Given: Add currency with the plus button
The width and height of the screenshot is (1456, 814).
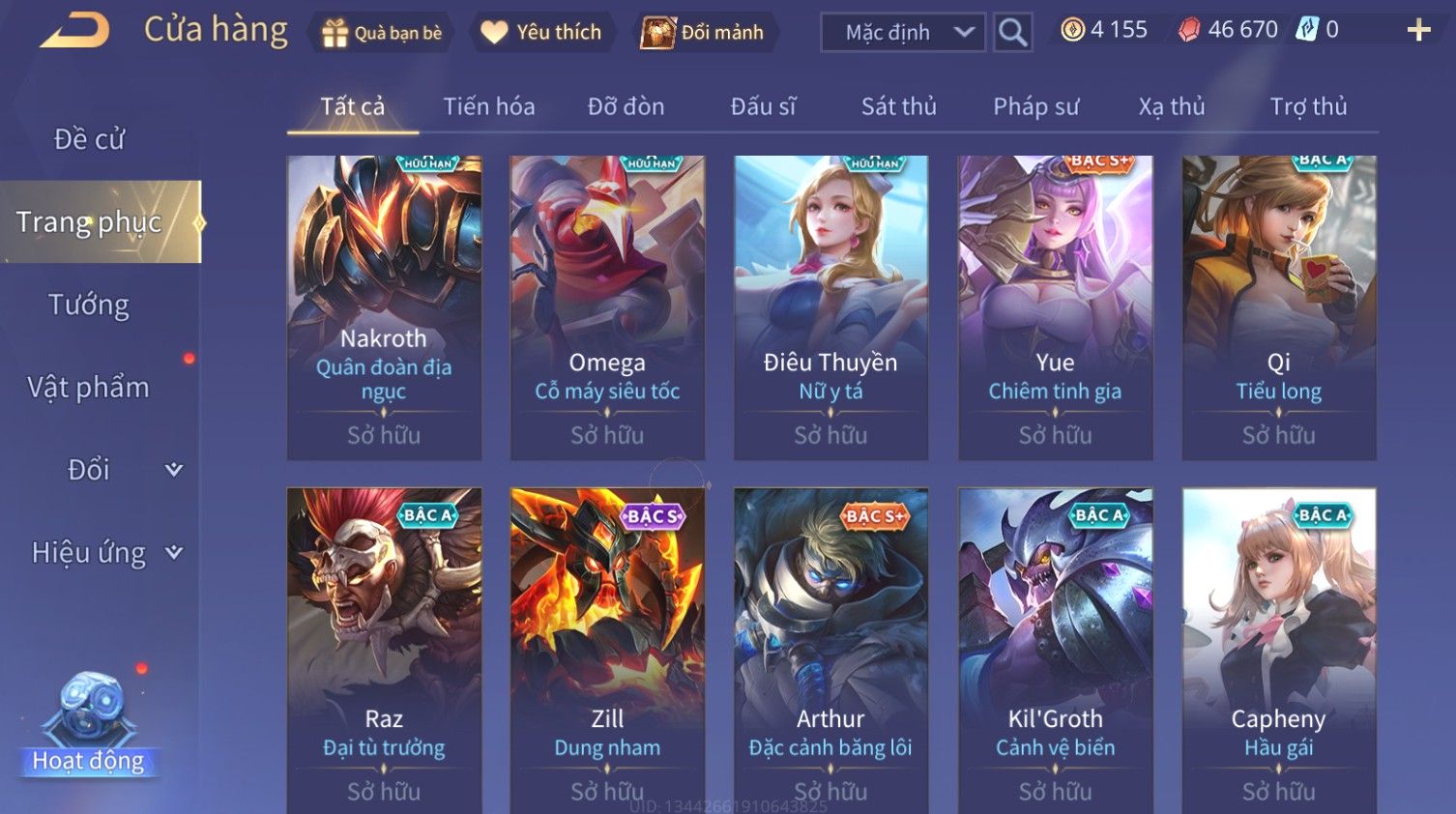Looking at the screenshot, I should pos(1418,31).
